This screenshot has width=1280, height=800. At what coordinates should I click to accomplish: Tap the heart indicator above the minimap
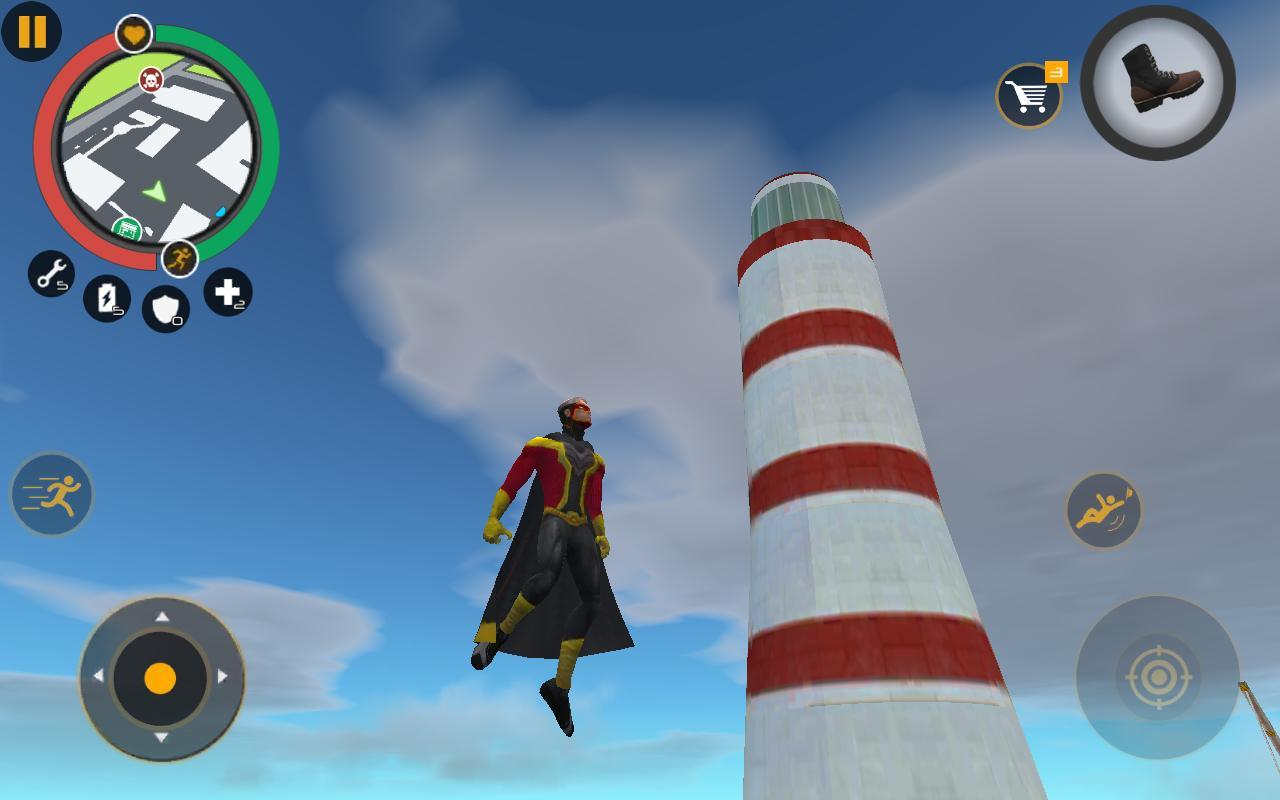(x=131, y=32)
